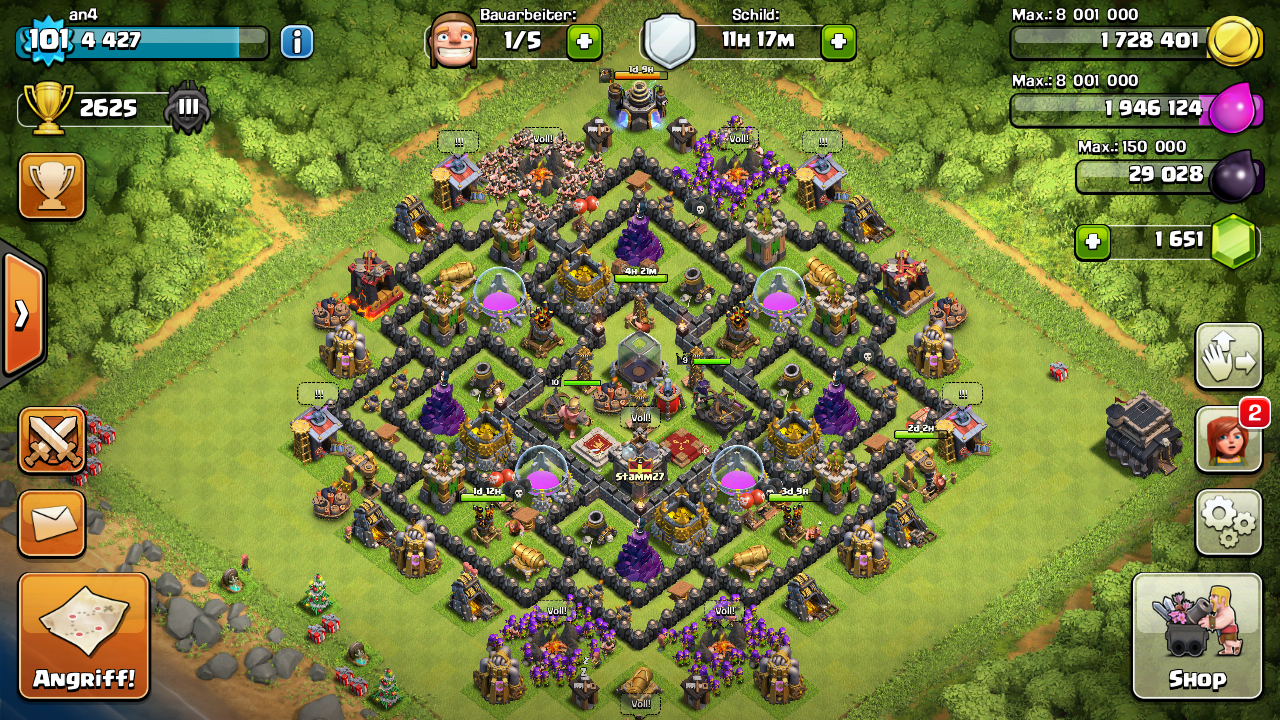This screenshot has height=720, width=1280.
Task: Tap the gold coin resource icon
Action: point(1232,42)
